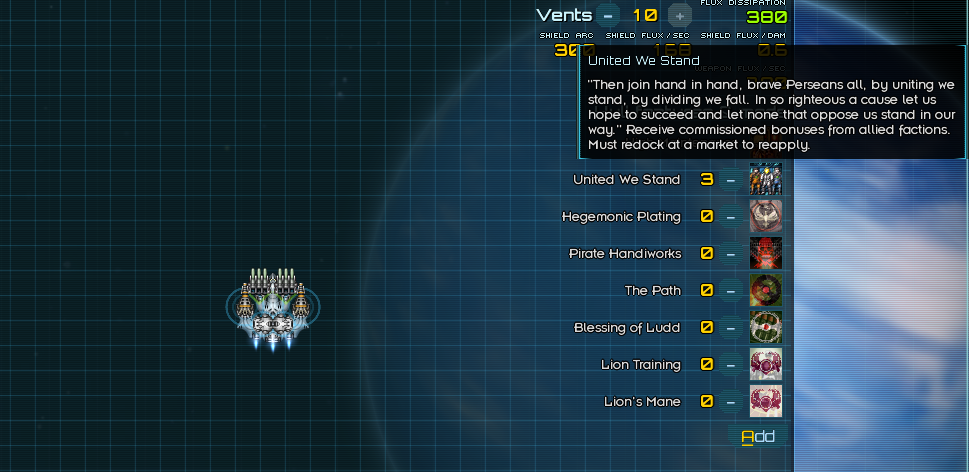This screenshot has height=472, width=969.
Task: Choose the Pirate Handiworks hullmod icon
Action: pos(765,254)
